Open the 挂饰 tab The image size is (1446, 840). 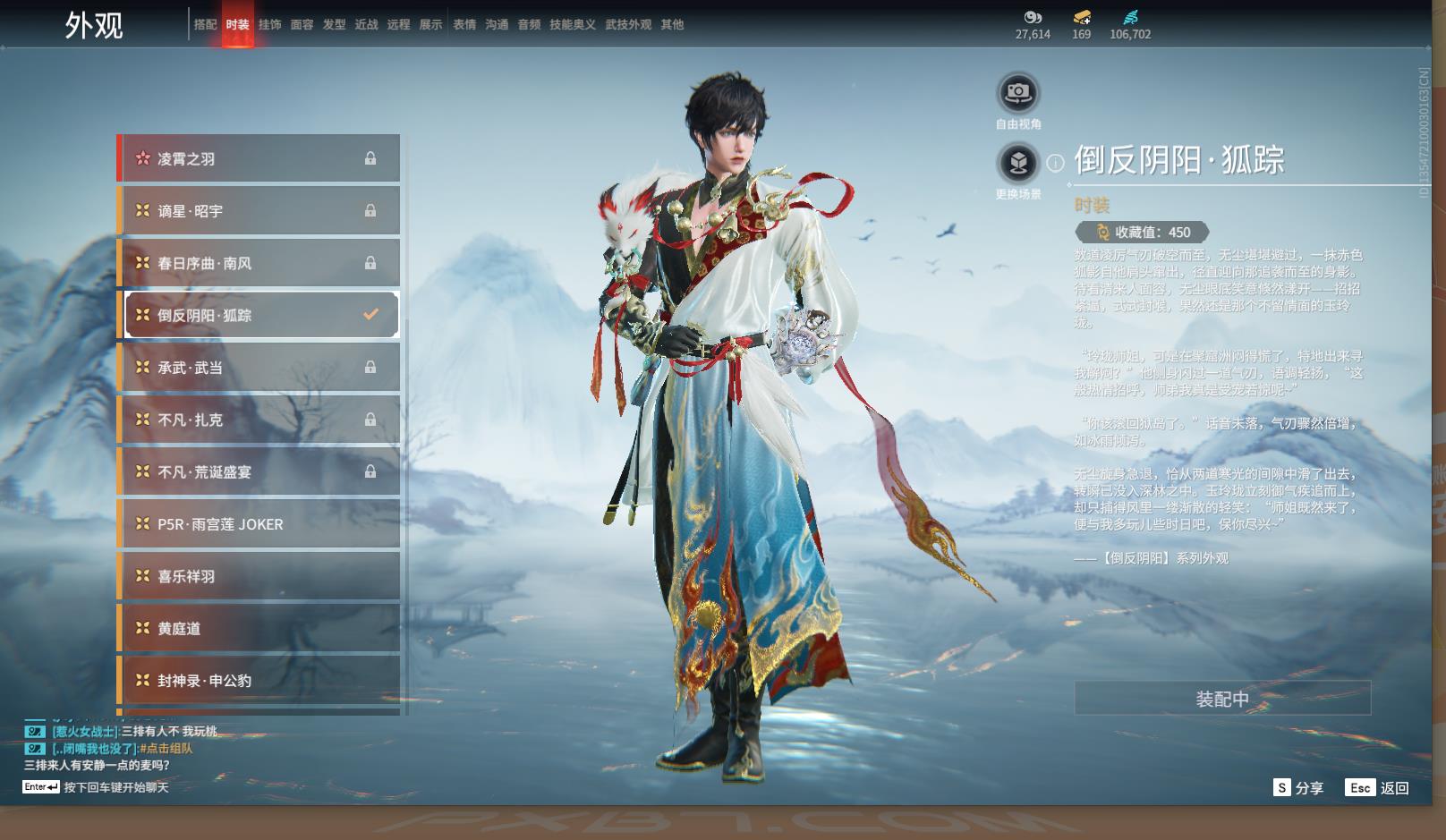[269, 25]
